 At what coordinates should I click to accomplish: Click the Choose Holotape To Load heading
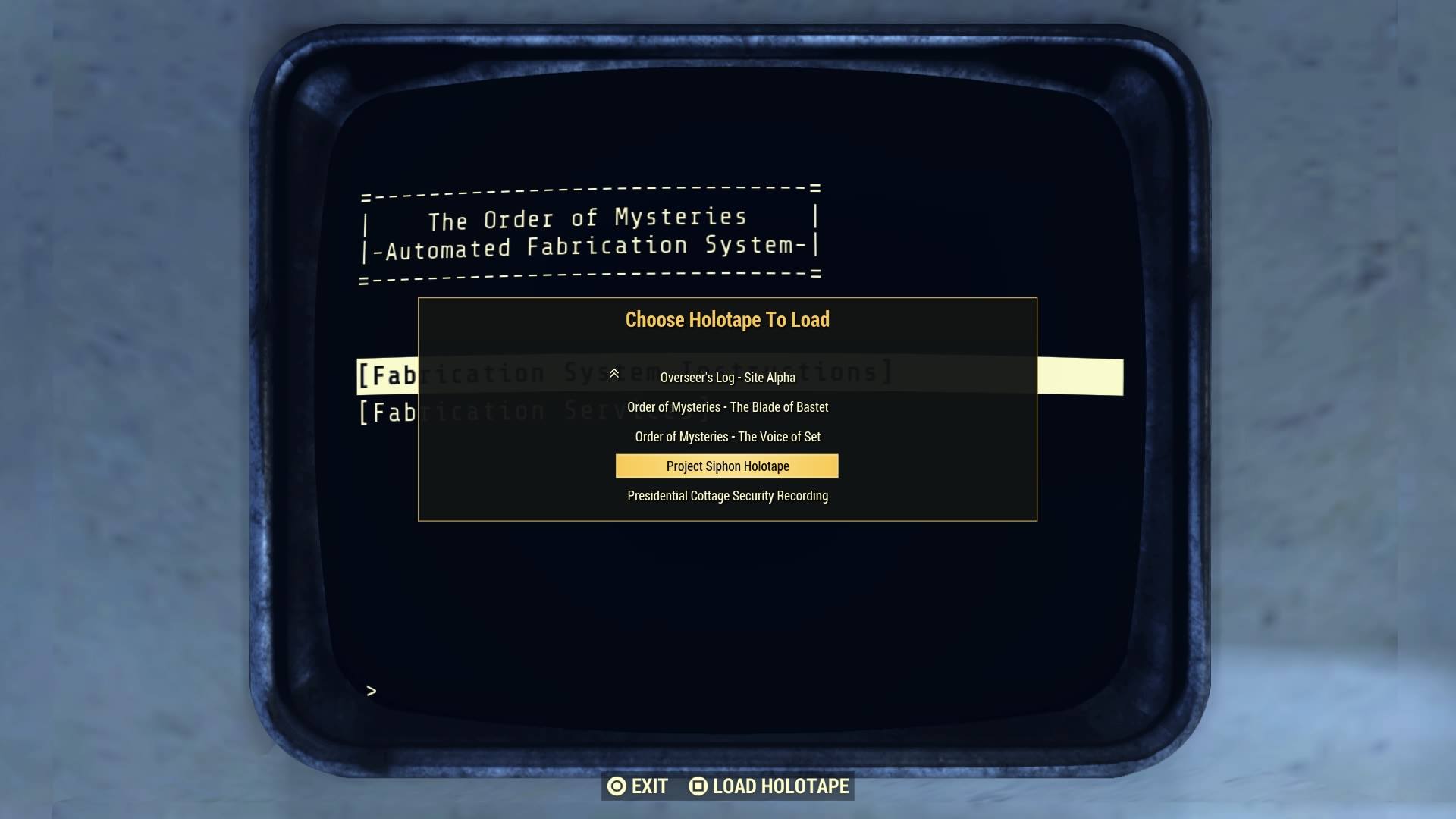(x=726, y=319)
